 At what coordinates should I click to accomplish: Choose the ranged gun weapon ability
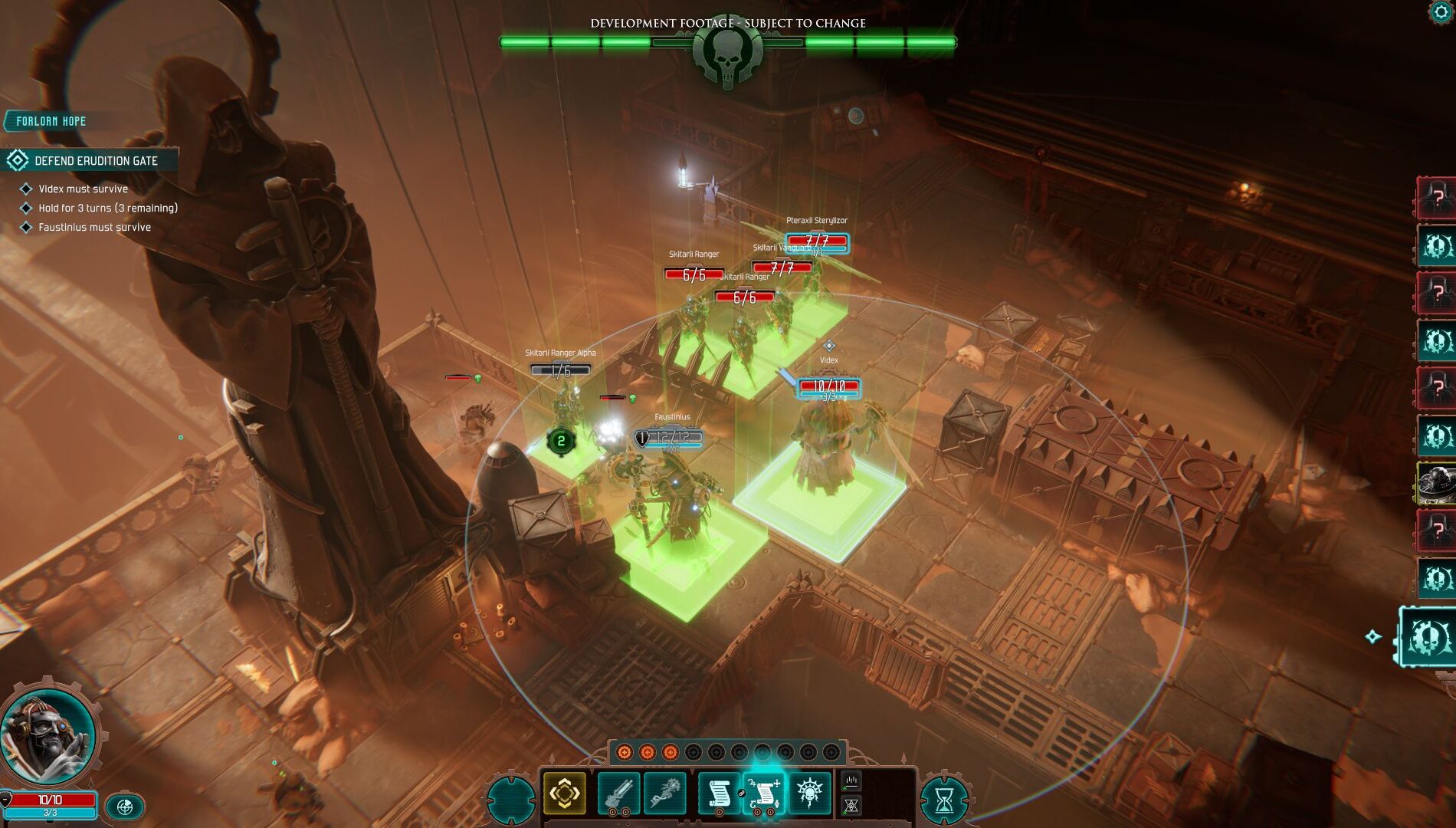(619, 793)
